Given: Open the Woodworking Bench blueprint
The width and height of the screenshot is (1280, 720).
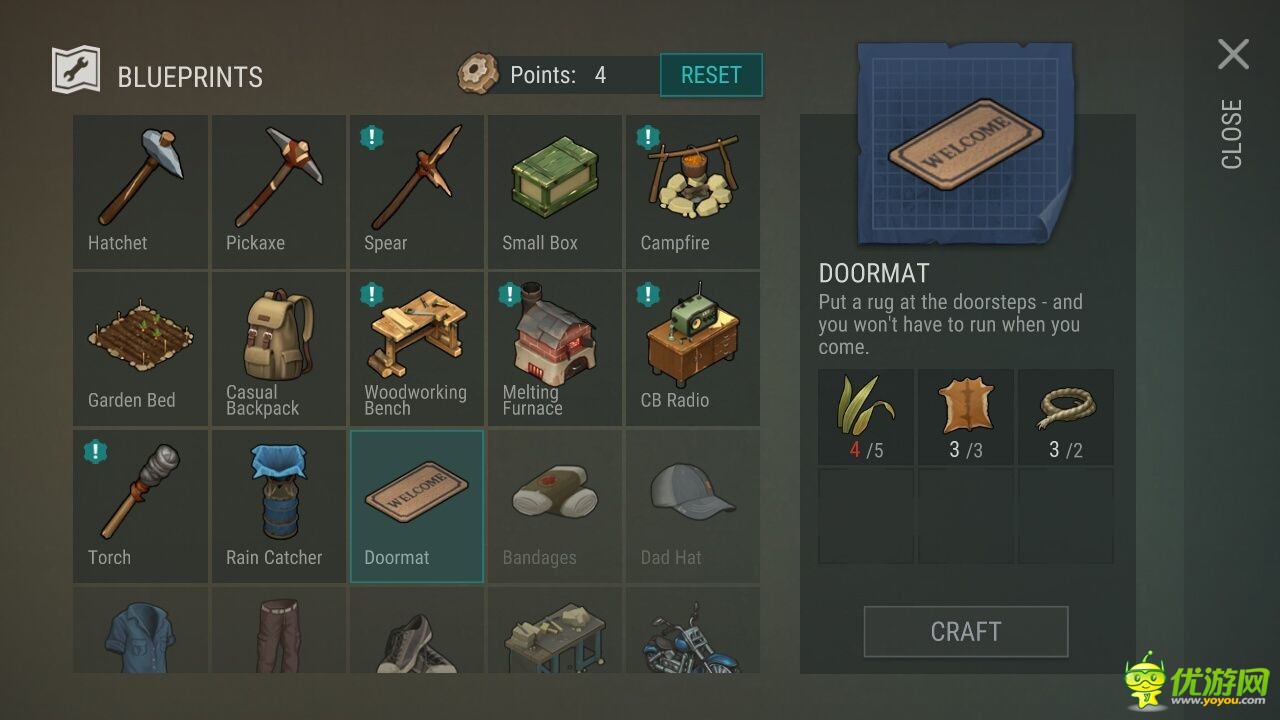Looking at the screenshot, I should click(416, 348).
